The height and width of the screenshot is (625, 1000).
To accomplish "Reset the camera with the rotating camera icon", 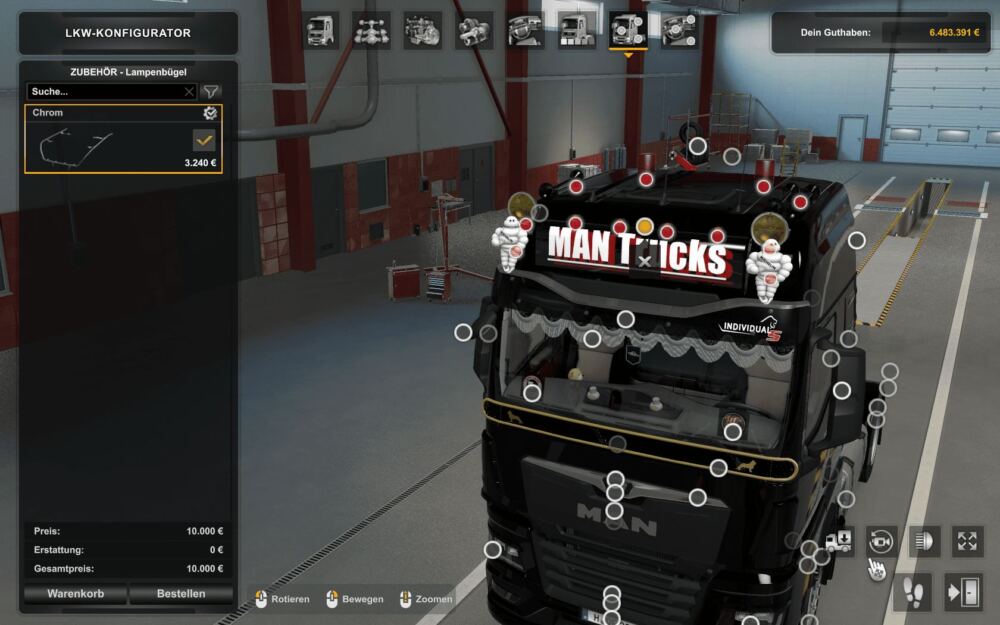I will coord(881,541).
